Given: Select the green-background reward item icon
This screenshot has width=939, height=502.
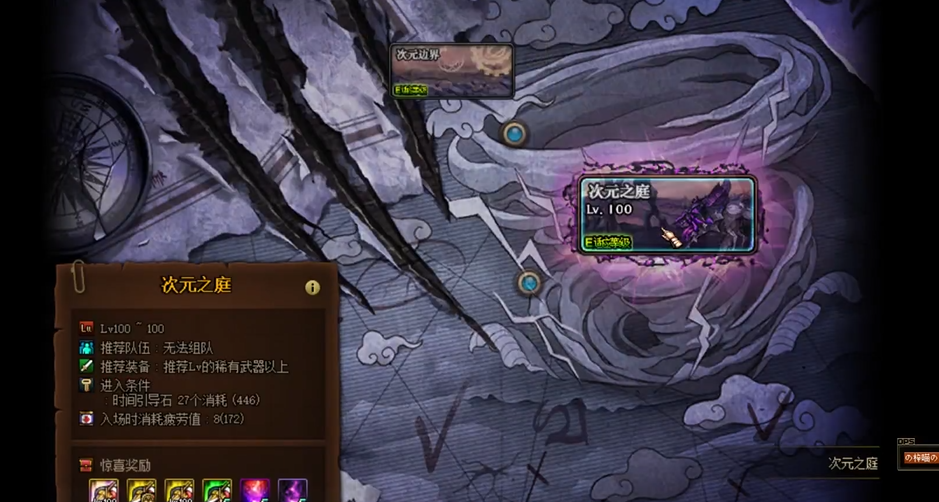Looking at the screenshot, I should click(x=217, y=491).
